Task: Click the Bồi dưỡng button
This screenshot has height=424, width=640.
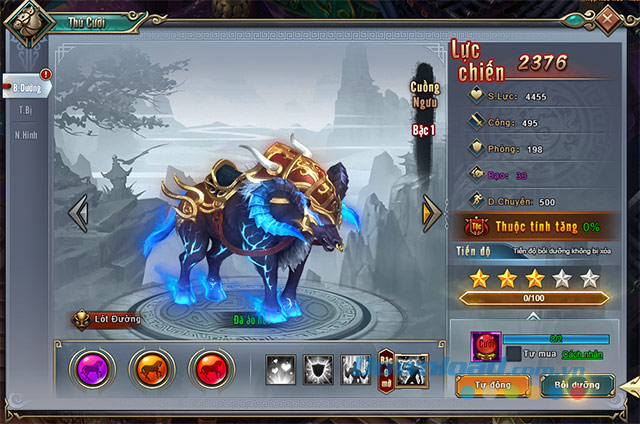Action: pos(578,383)
